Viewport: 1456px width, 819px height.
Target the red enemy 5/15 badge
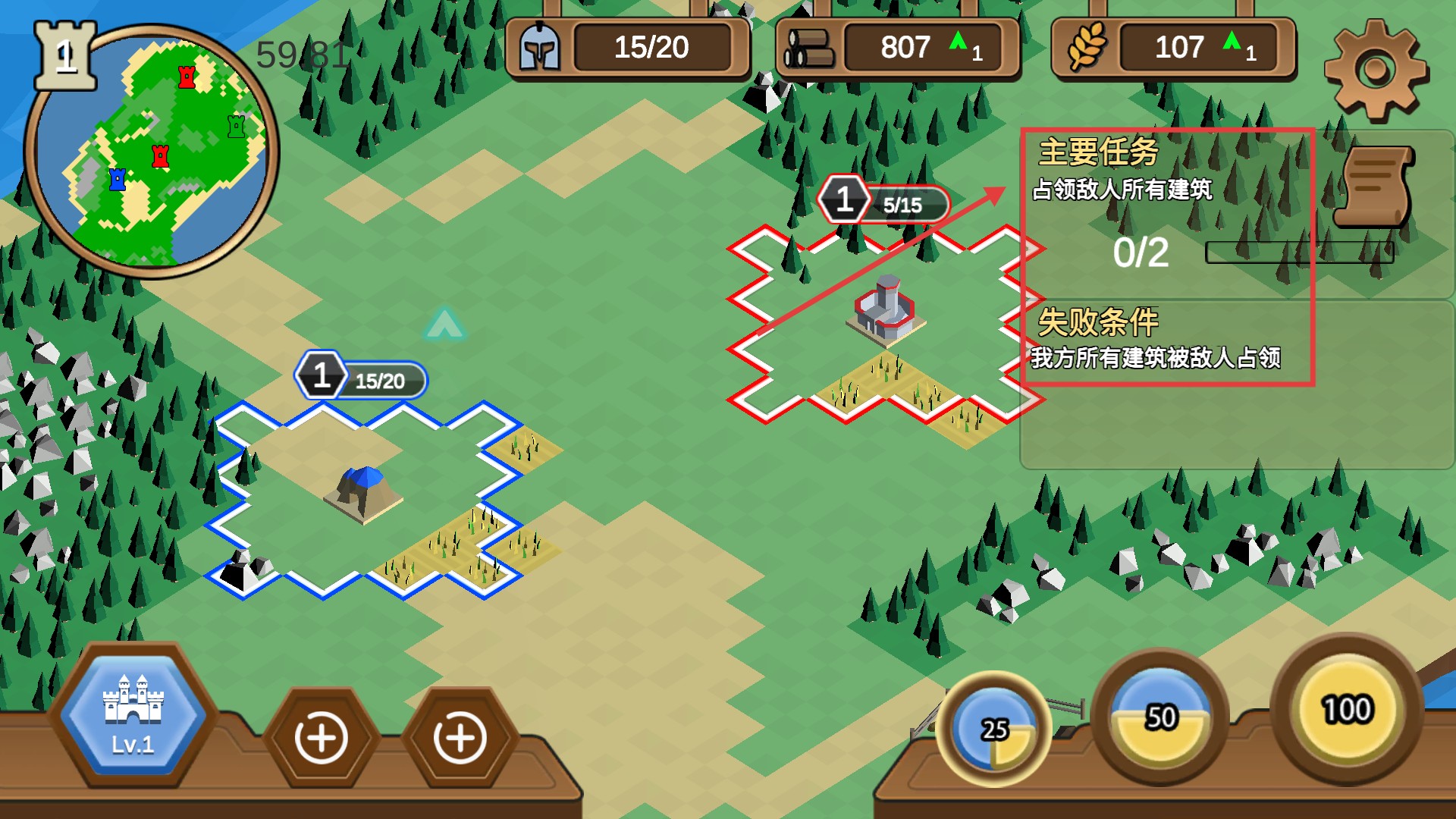pyautogui.click(x=883, y=202)
